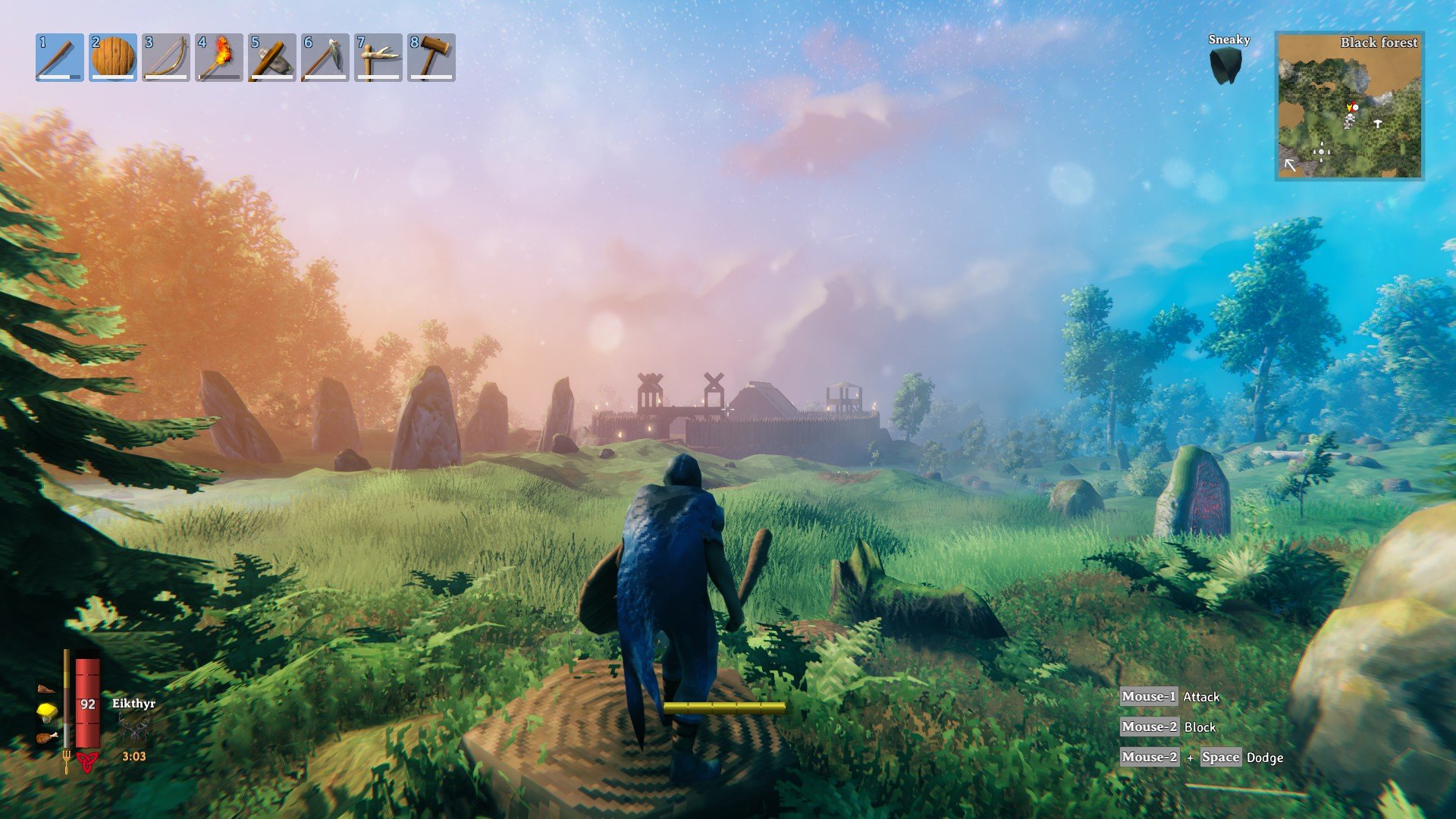Click the cooked meat drumstick food icon
Viewport: 1456px width, 819px height.
(x=47, y=737)
